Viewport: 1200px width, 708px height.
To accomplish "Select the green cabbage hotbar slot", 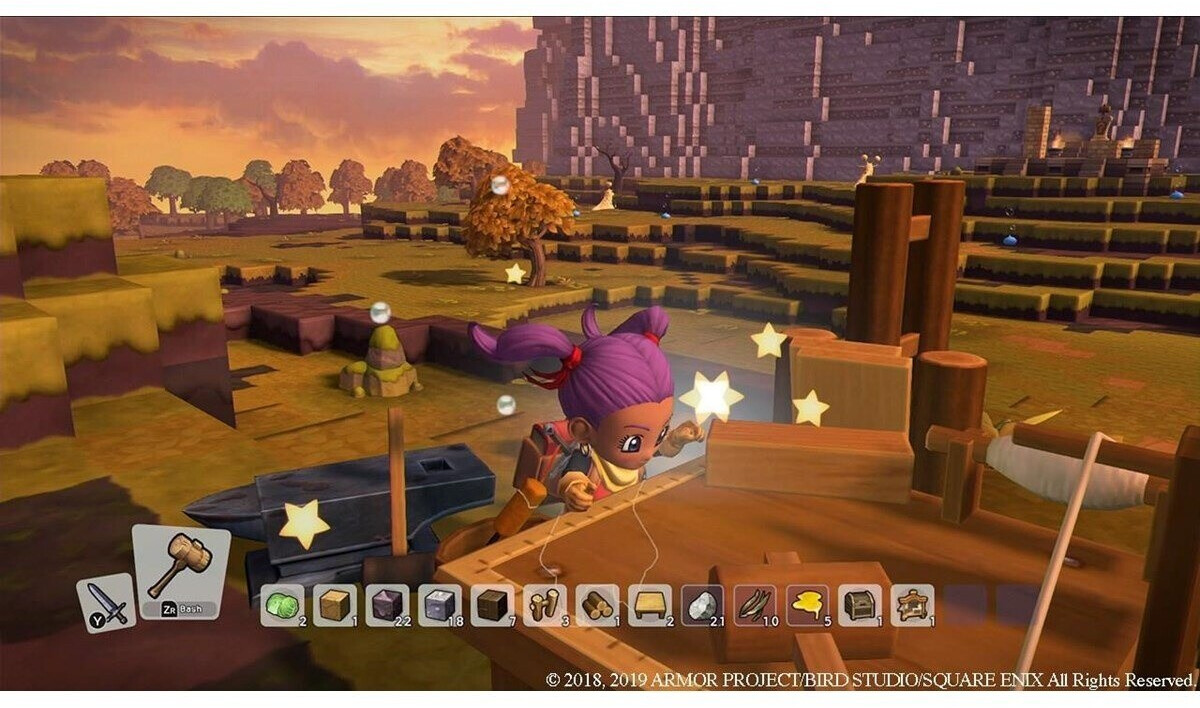I will click(282, 605).
